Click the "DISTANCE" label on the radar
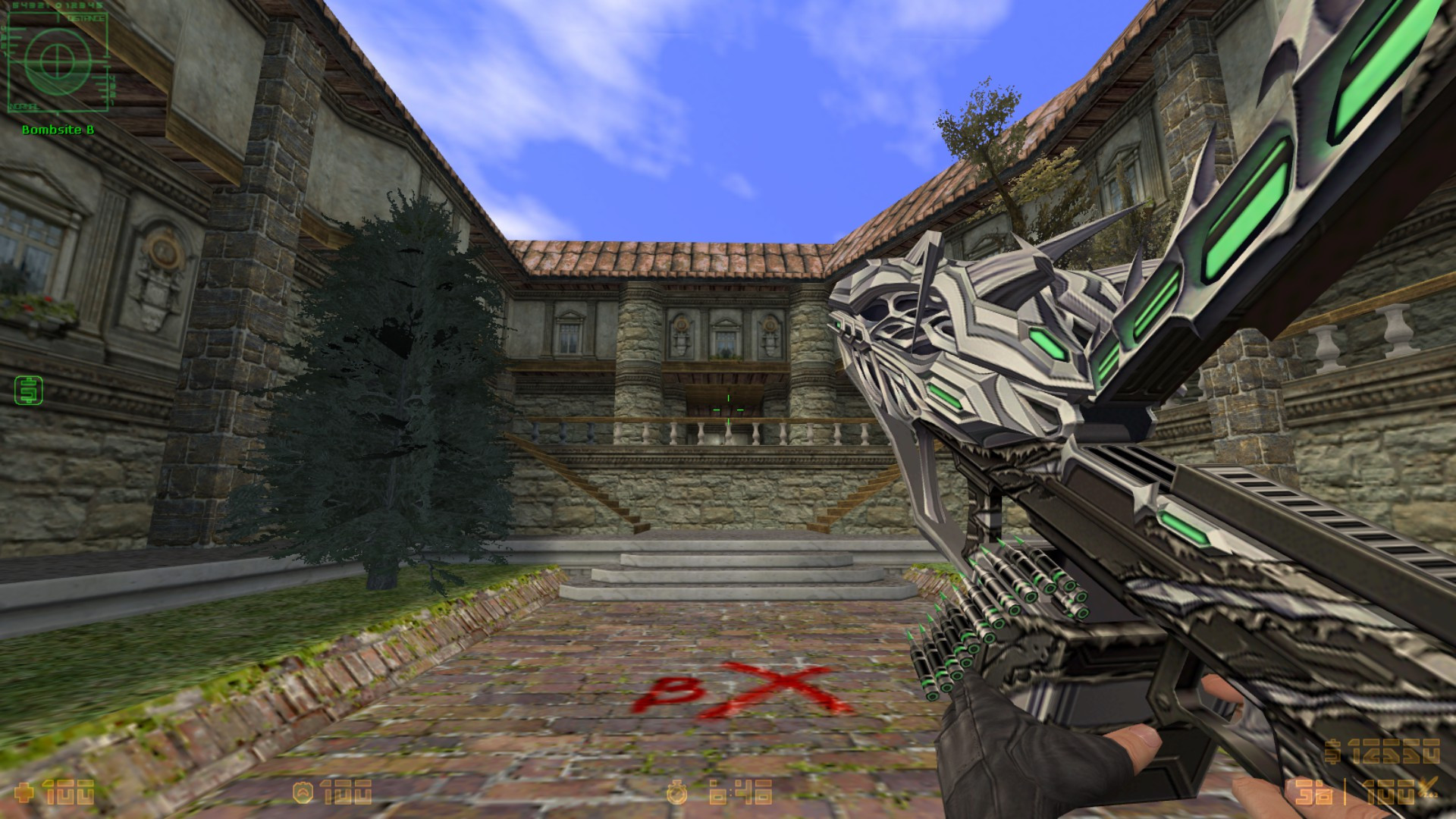1456x819 pixels. point(86,17)
